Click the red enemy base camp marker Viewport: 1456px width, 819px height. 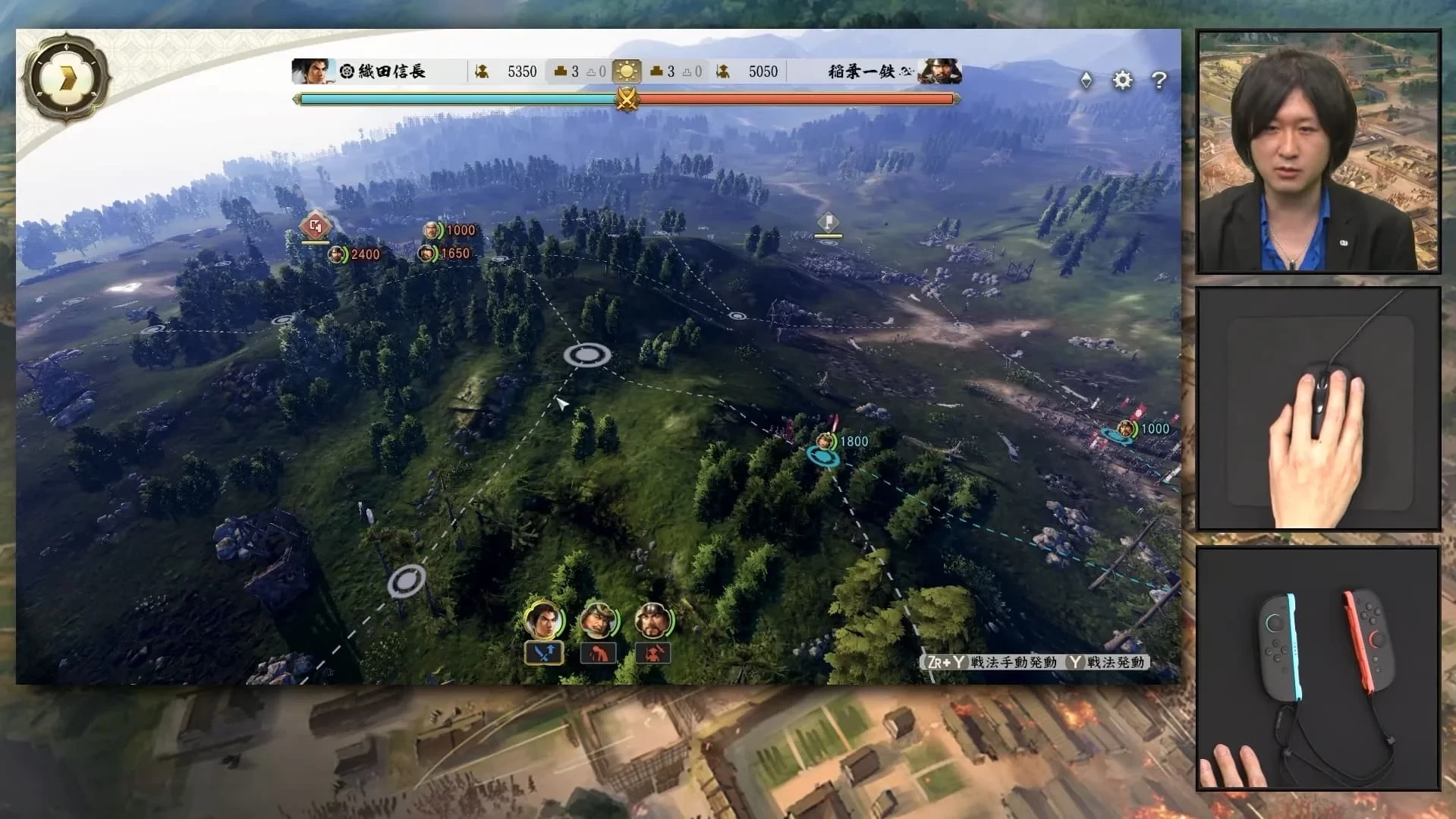[316, 225]
